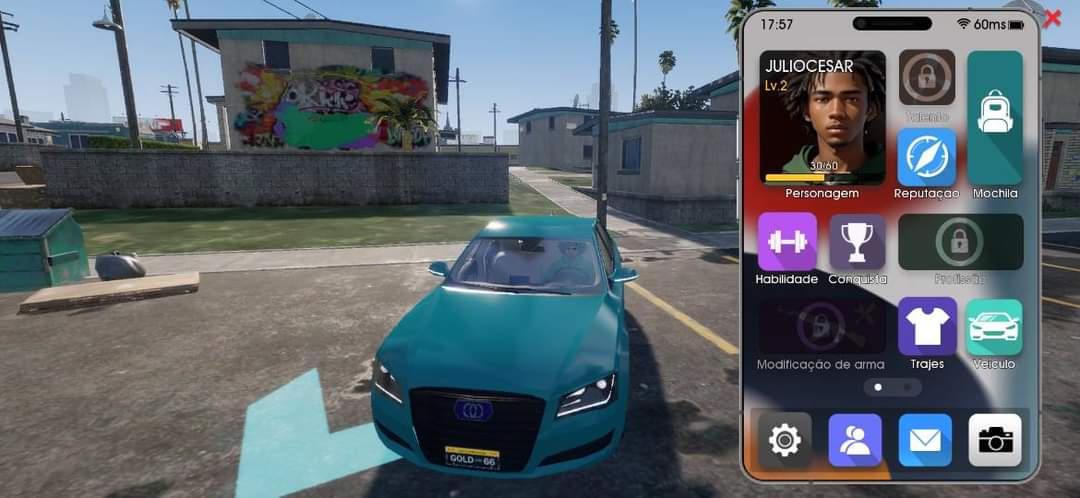Screen dimensions: 1080x498
Task: Close the phone menu with red X
Action: 1052,18
